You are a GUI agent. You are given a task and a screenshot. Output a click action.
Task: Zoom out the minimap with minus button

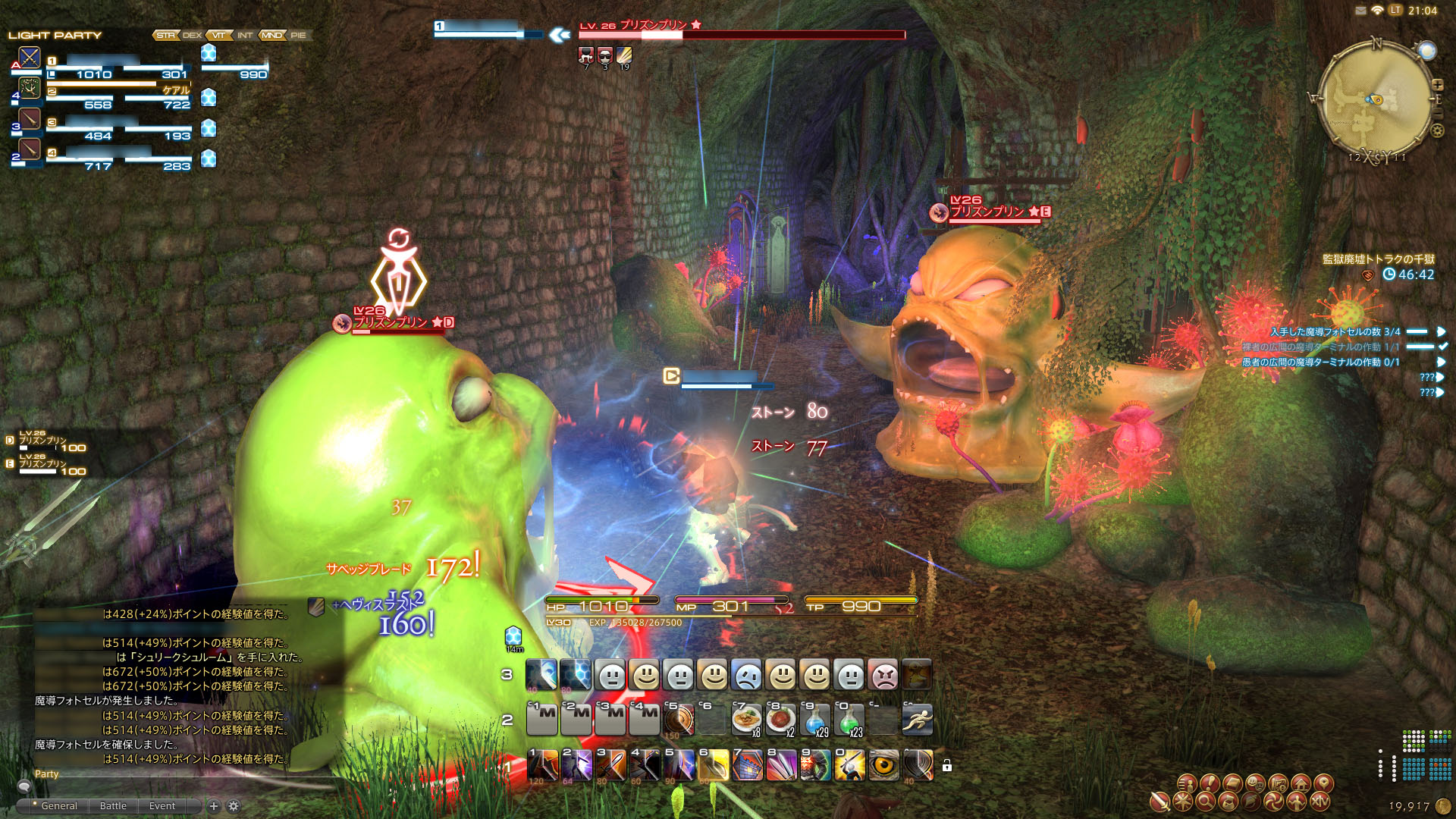[x=1437, y=114]
